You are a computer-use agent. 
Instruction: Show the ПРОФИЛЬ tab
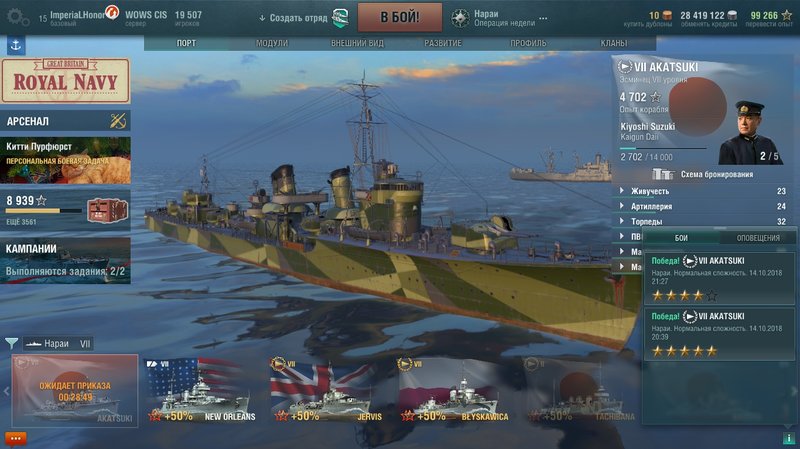528,43
